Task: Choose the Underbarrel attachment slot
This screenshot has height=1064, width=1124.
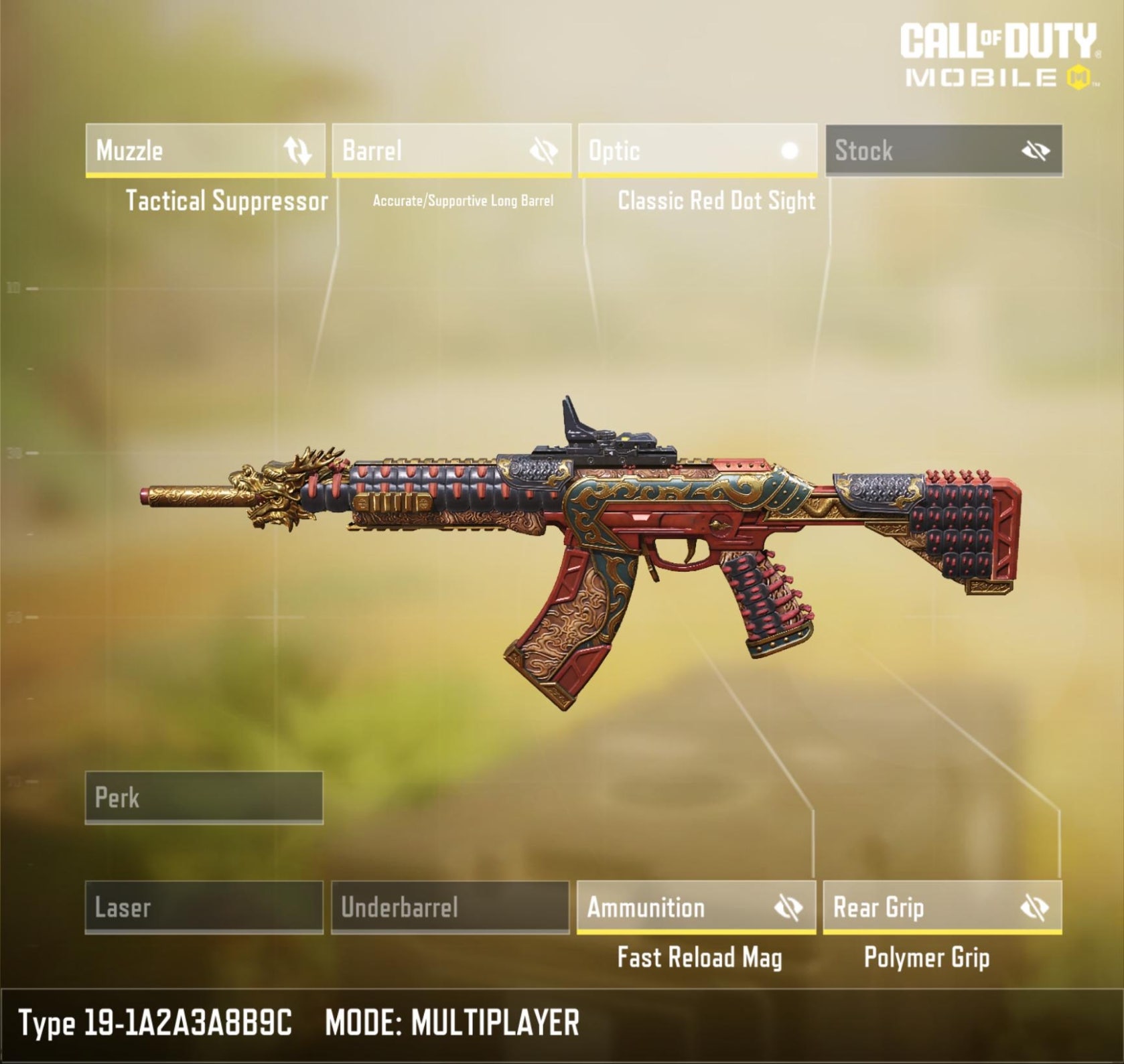Action: (450, 907)
